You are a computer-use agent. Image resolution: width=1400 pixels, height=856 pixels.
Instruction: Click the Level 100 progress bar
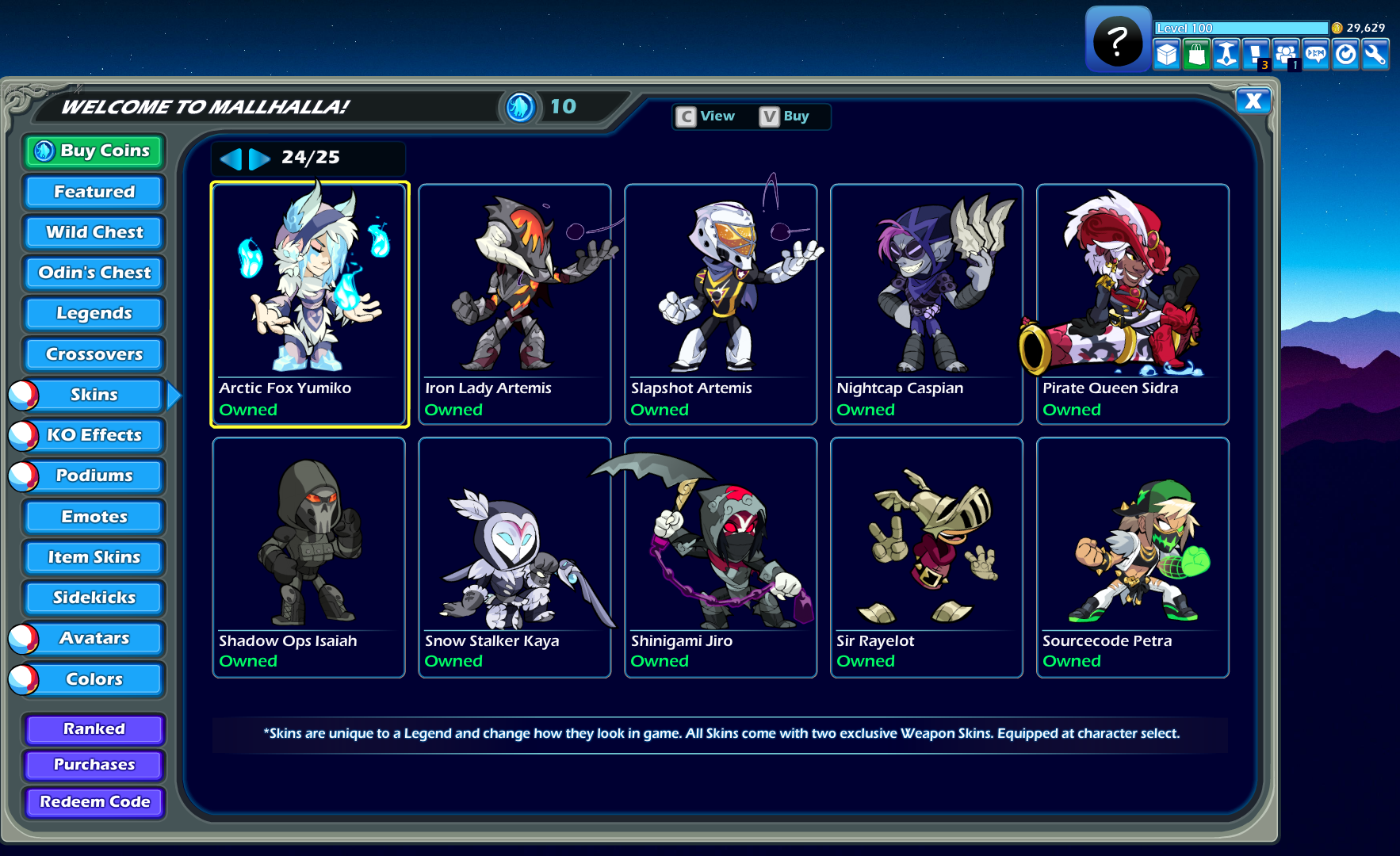pos(1241,27)
